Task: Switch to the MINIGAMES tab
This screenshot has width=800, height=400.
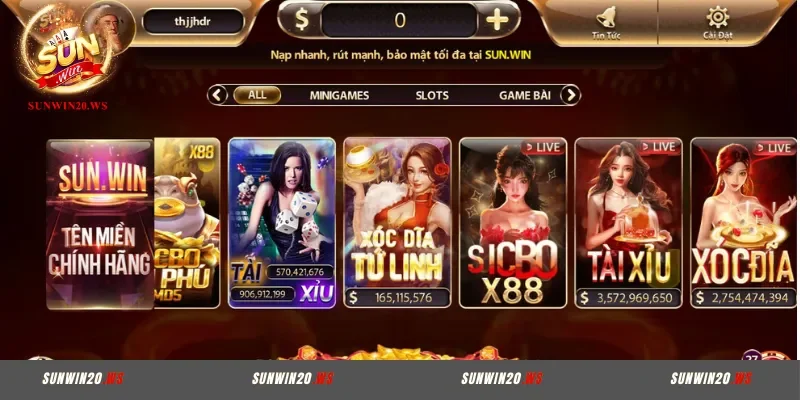Action: (339, 95)
